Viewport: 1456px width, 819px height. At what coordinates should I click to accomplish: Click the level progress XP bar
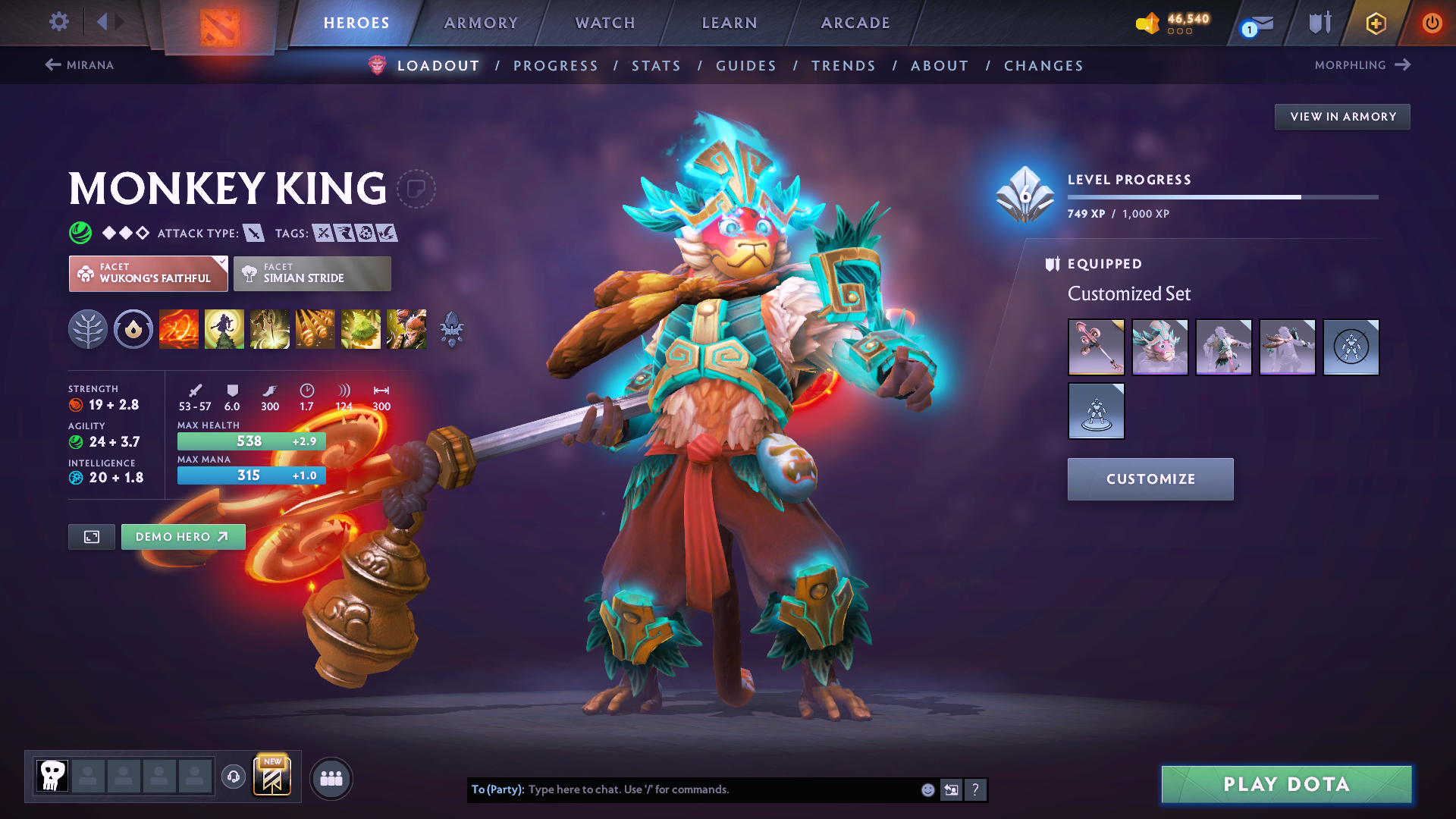point(1221,196)
